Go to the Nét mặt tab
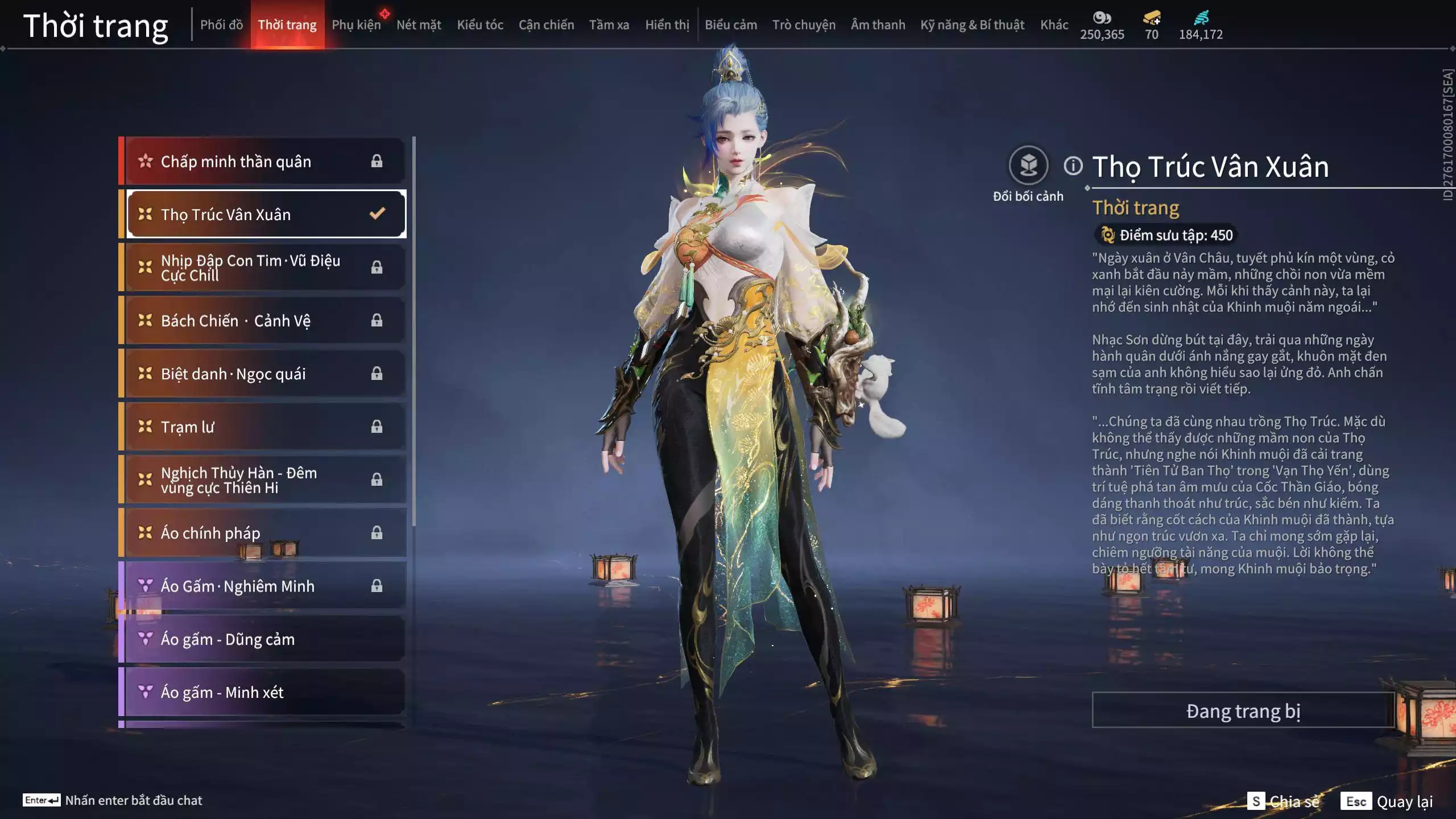This screenshot has height=819, width=1456. (x=419, y=25)
